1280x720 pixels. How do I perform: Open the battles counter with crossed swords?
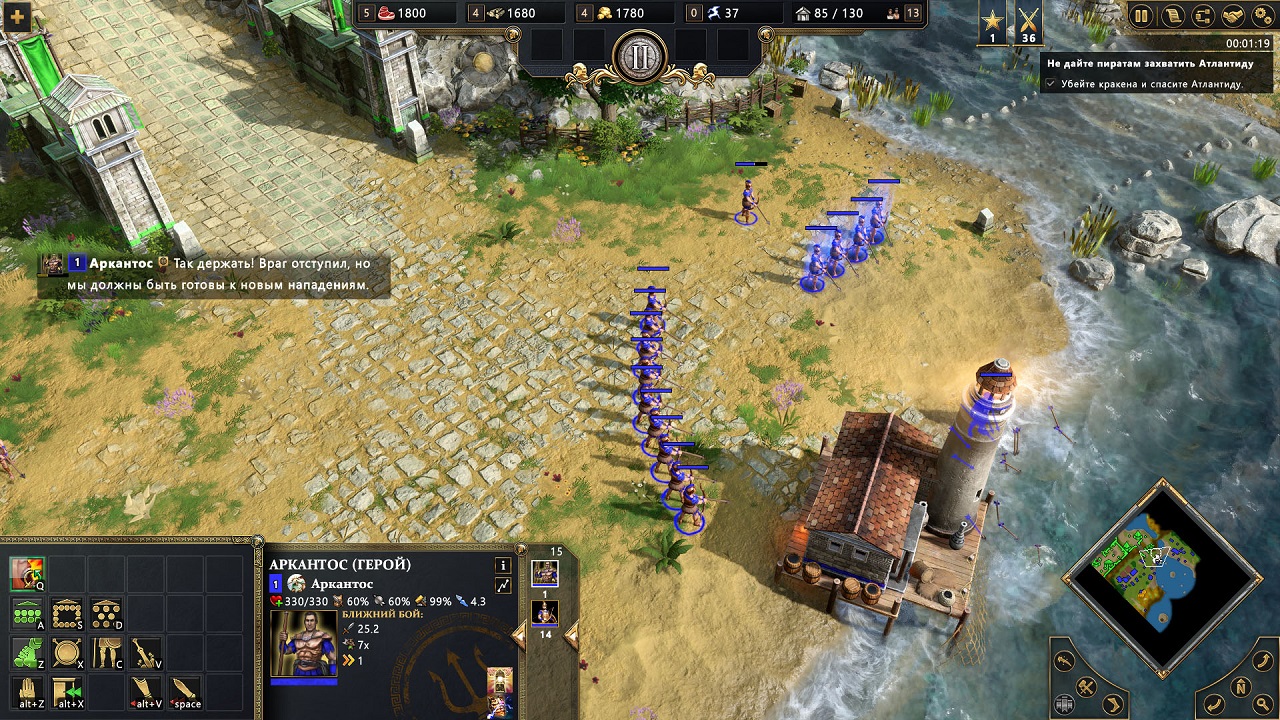pos(1027,23)
